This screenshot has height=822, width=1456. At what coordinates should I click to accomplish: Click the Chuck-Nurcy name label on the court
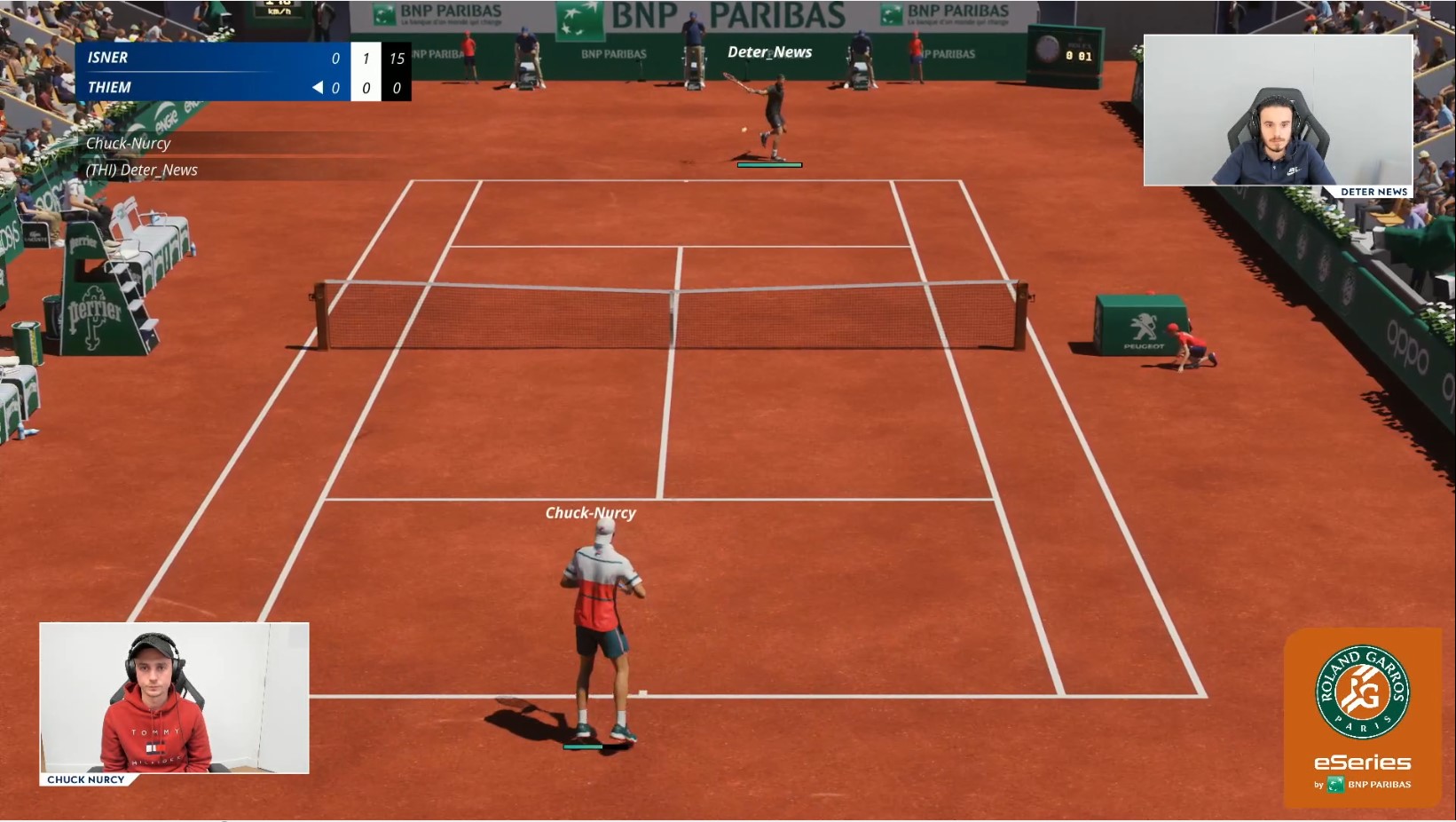point(591,513)
